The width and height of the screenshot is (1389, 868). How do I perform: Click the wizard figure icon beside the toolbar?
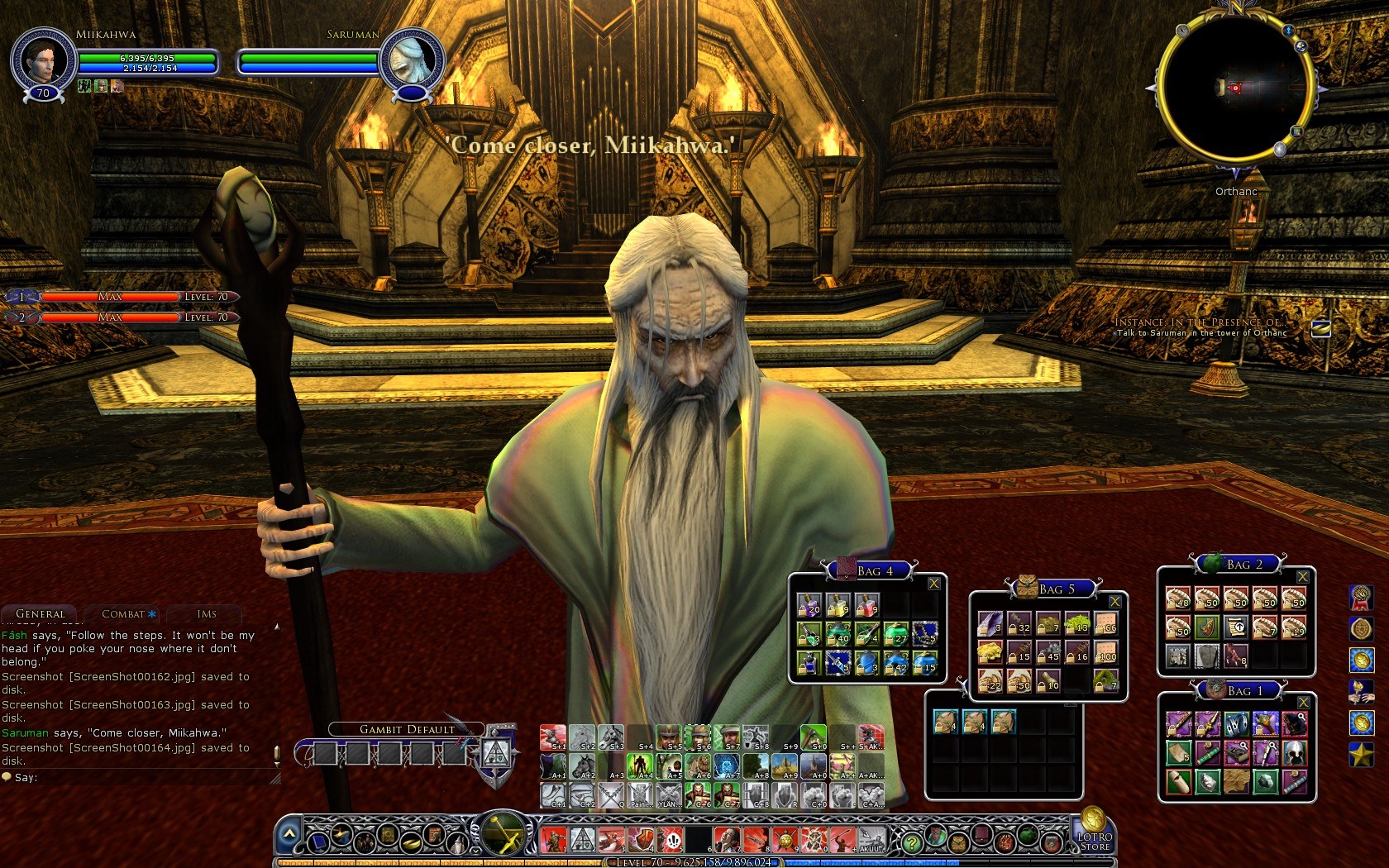pyautogui.click(x=456, y=843)
